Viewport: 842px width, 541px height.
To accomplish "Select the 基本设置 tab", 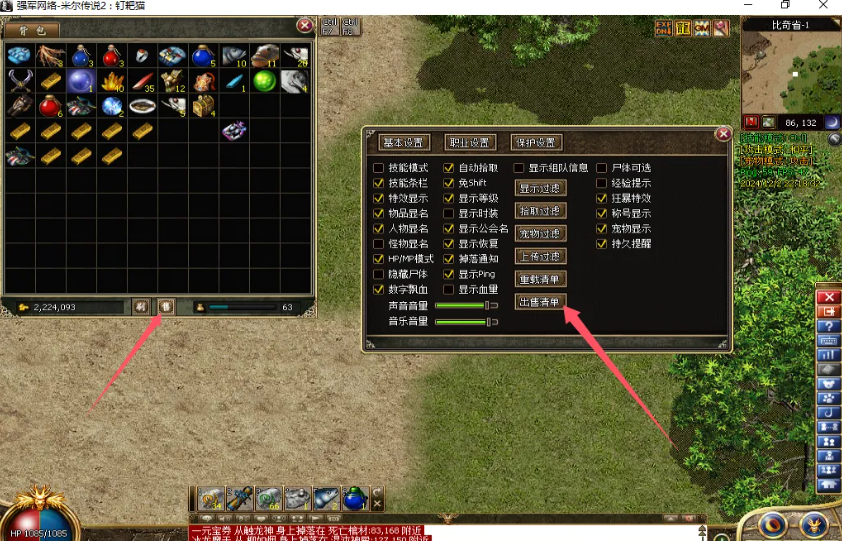I will click(x=405, y=142).
